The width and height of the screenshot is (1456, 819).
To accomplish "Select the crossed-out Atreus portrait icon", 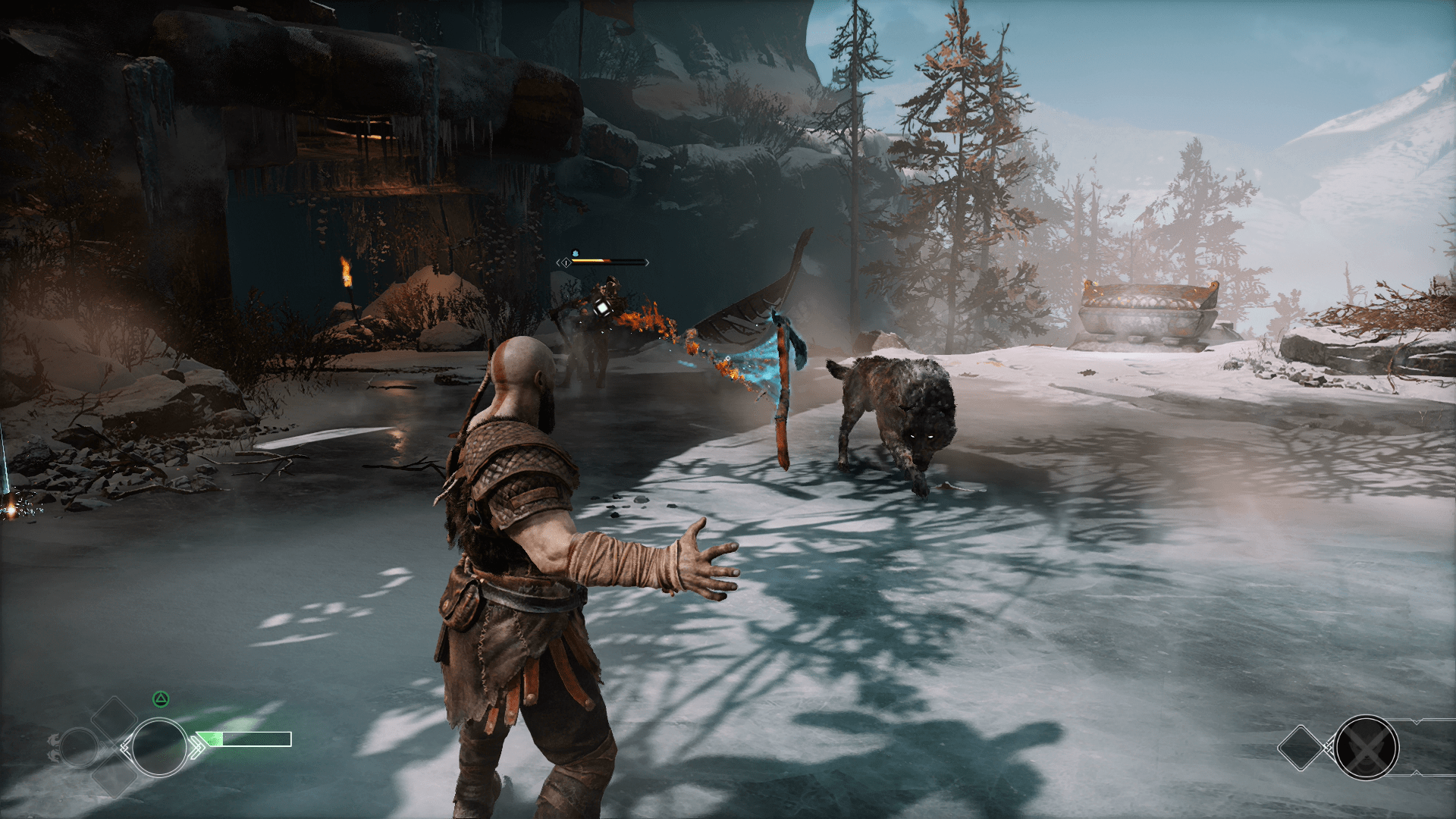I will (1367, 748).
